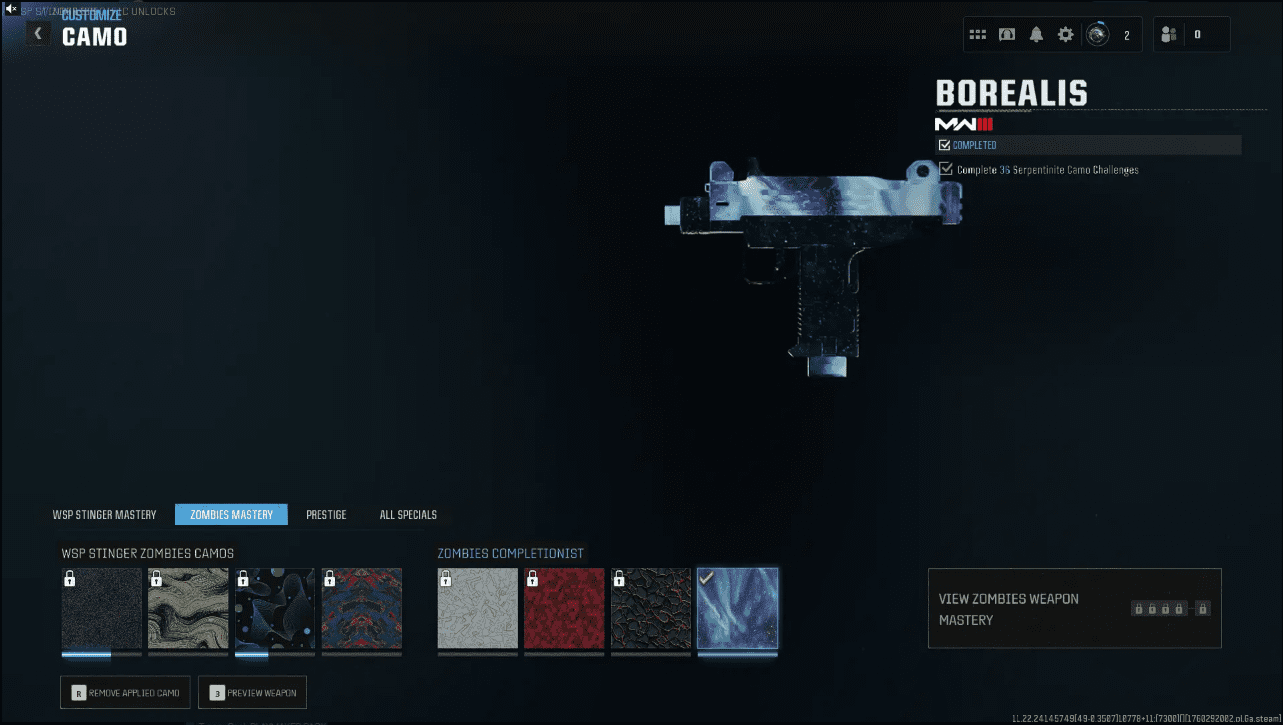
Task: Select the equipped blue Borealis camo
Action: (738, 609)
